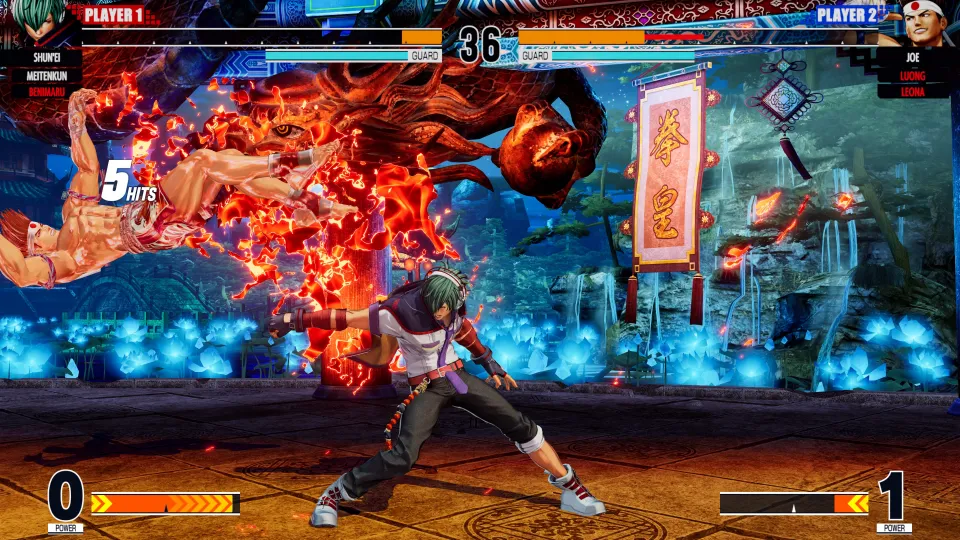Image resolution: width=960 pixels, height=540 pixels.
Task: Select Meitenkun in Player 1's team list
Action: (41, 74)
